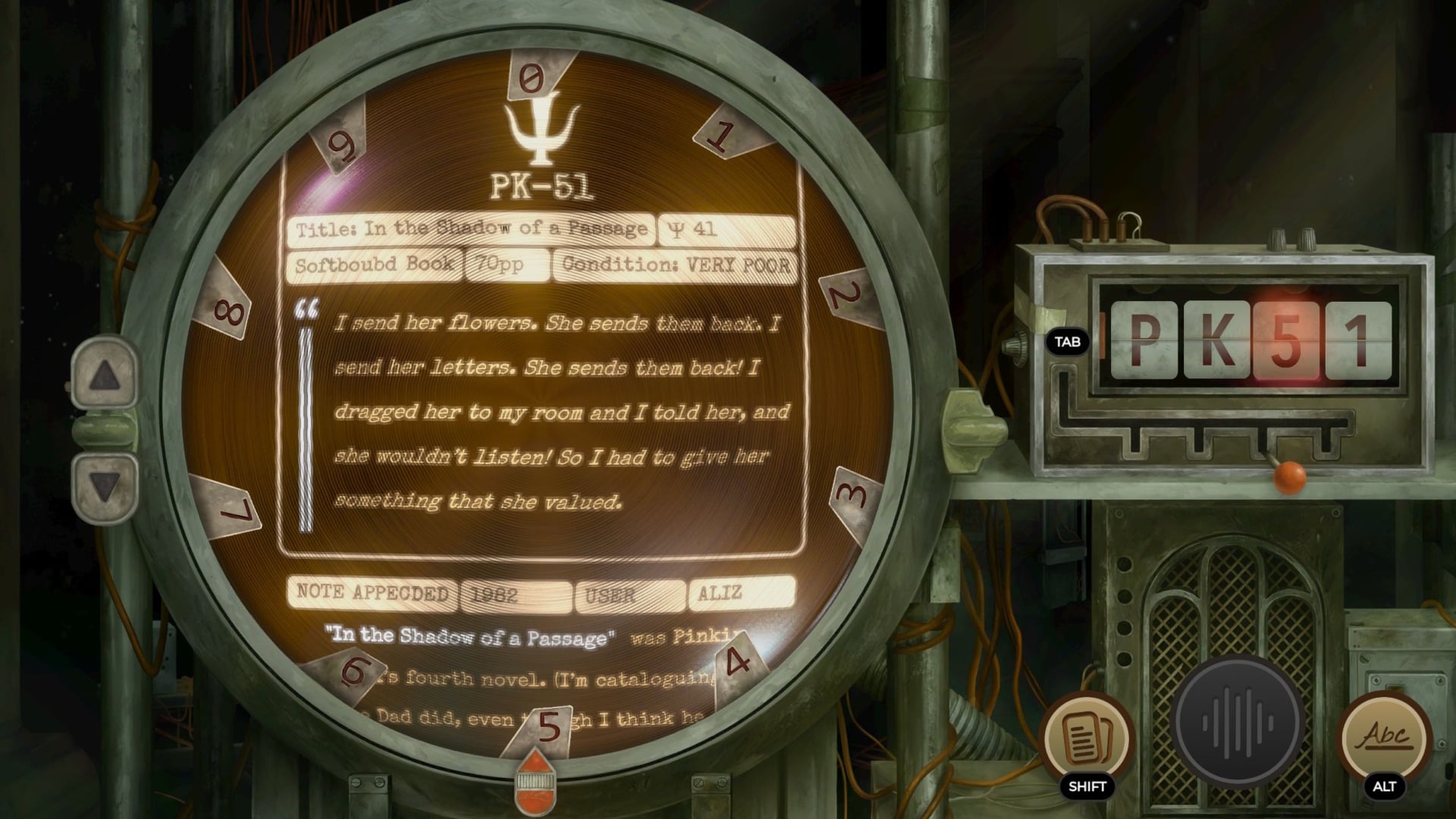The height and width of the screenshot is (819, 1456).
Task: Choose dial number 9 tab
Action: click(341, 144)
